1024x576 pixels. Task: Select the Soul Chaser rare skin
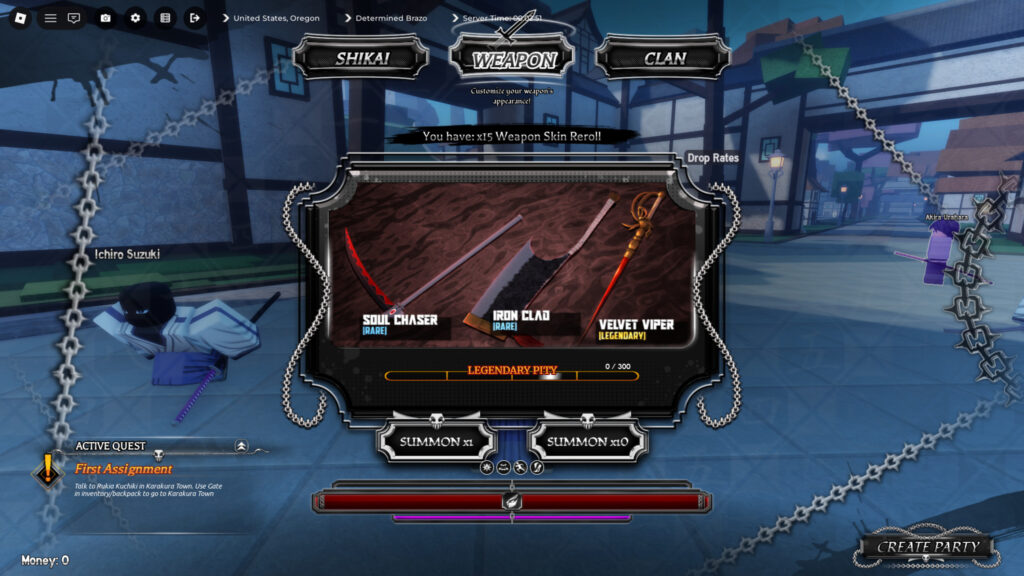400,321
